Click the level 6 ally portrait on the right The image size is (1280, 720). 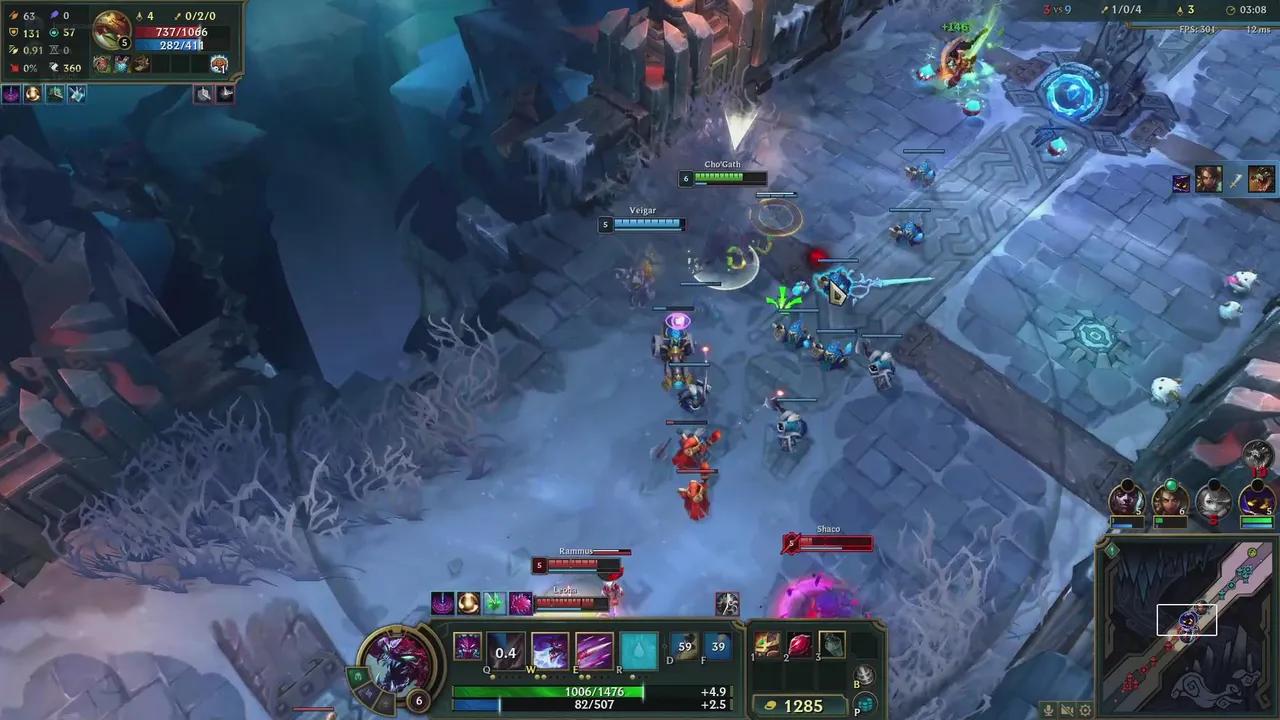point(1170,498)
